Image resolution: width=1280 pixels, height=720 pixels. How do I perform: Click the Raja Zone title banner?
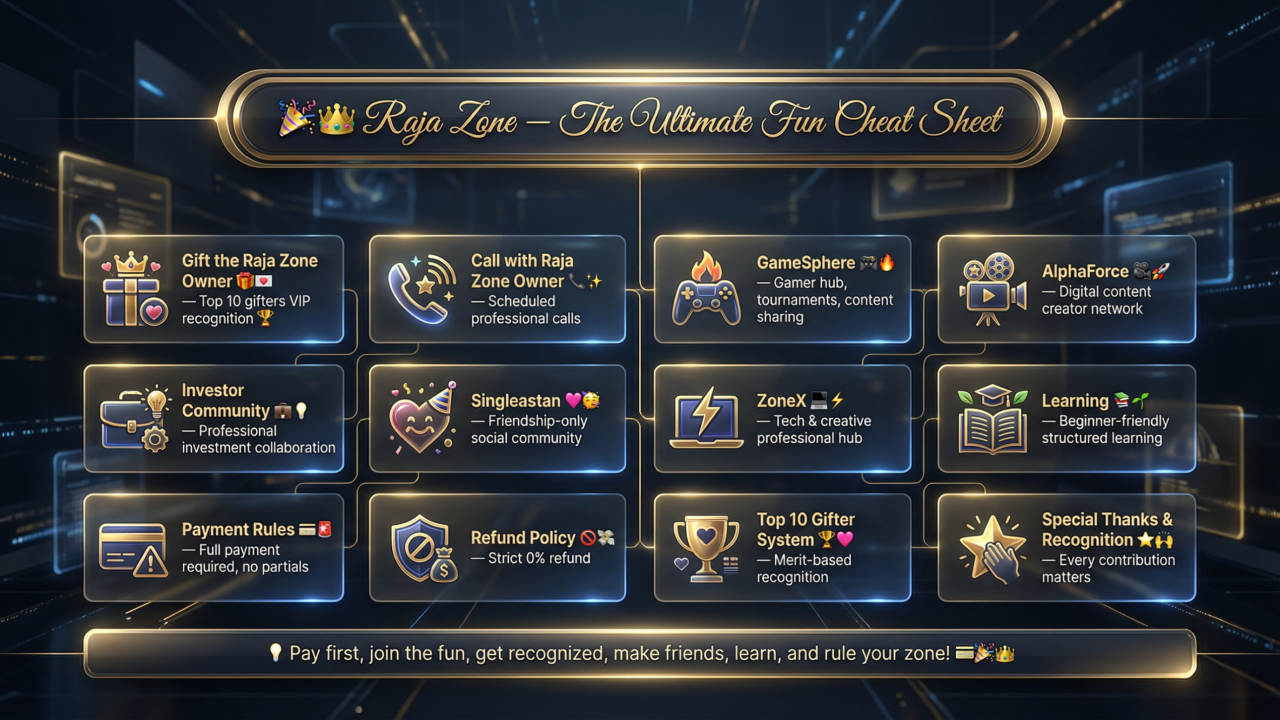[x=640, y=121]
